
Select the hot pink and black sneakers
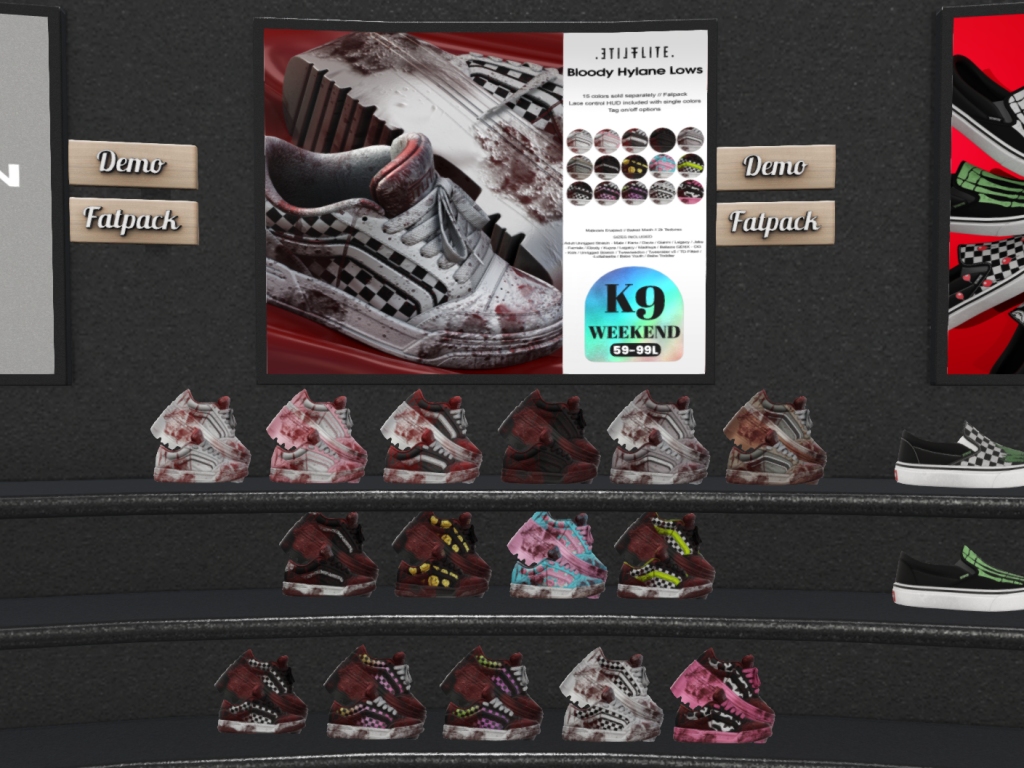722,697
